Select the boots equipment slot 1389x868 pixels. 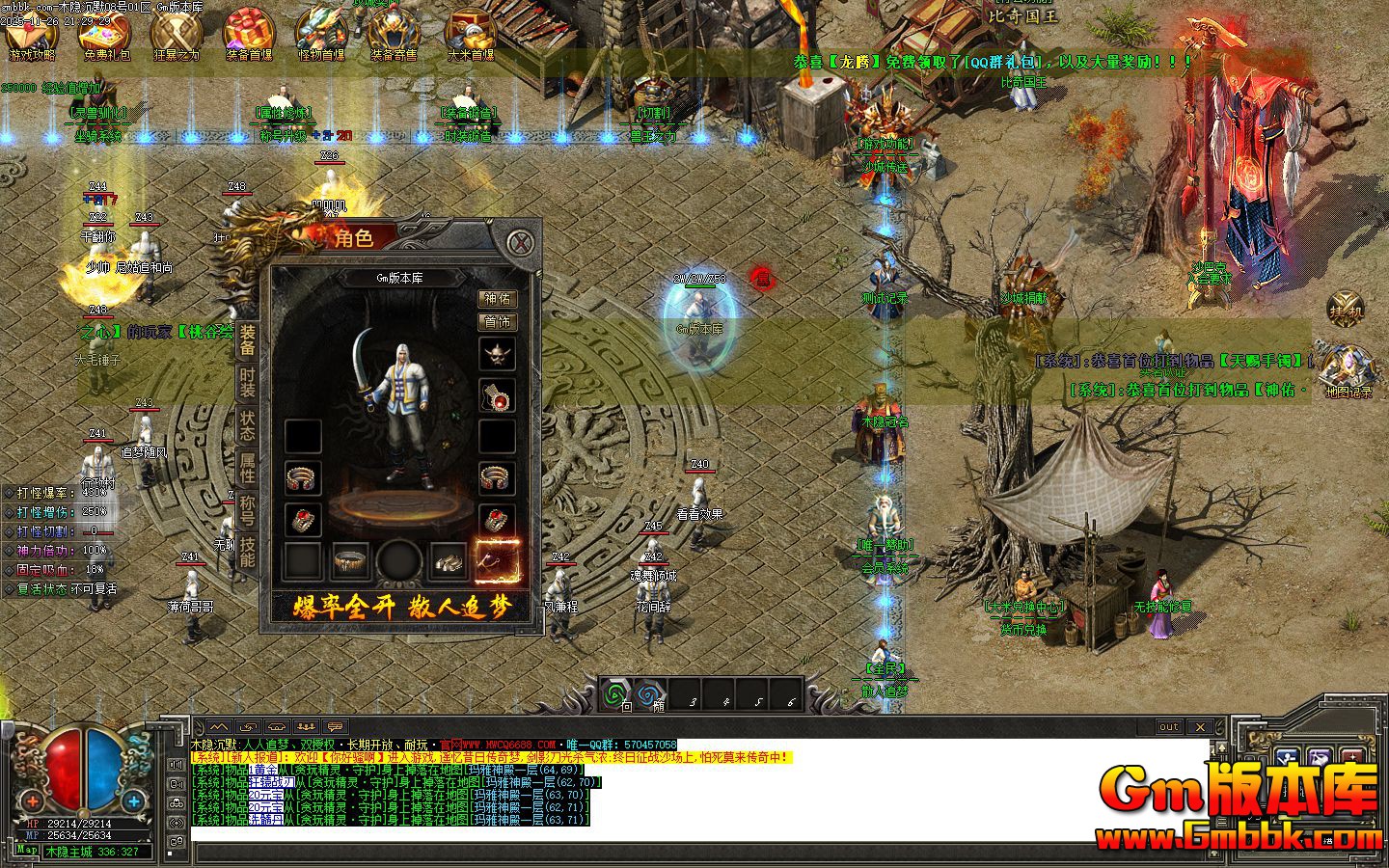(449, 560)
